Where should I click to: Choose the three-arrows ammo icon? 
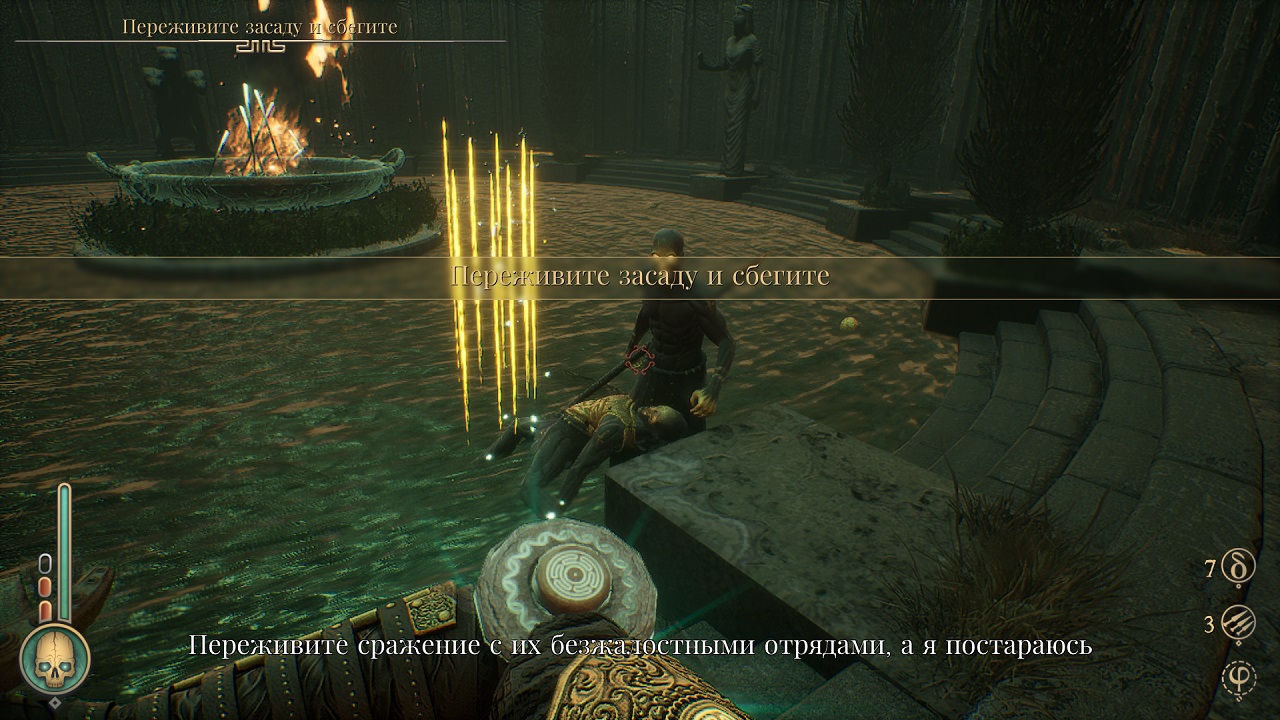click(x=1239, y=625)
